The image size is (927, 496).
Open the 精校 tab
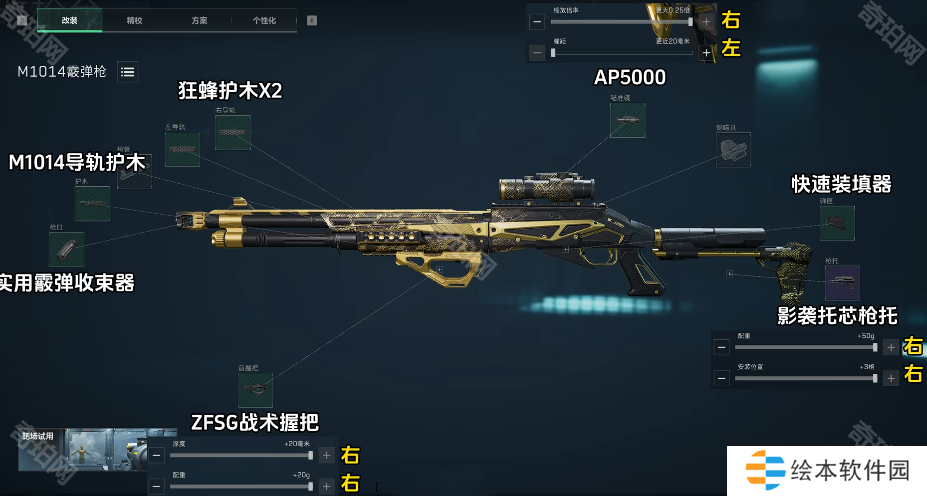point(135,20)
